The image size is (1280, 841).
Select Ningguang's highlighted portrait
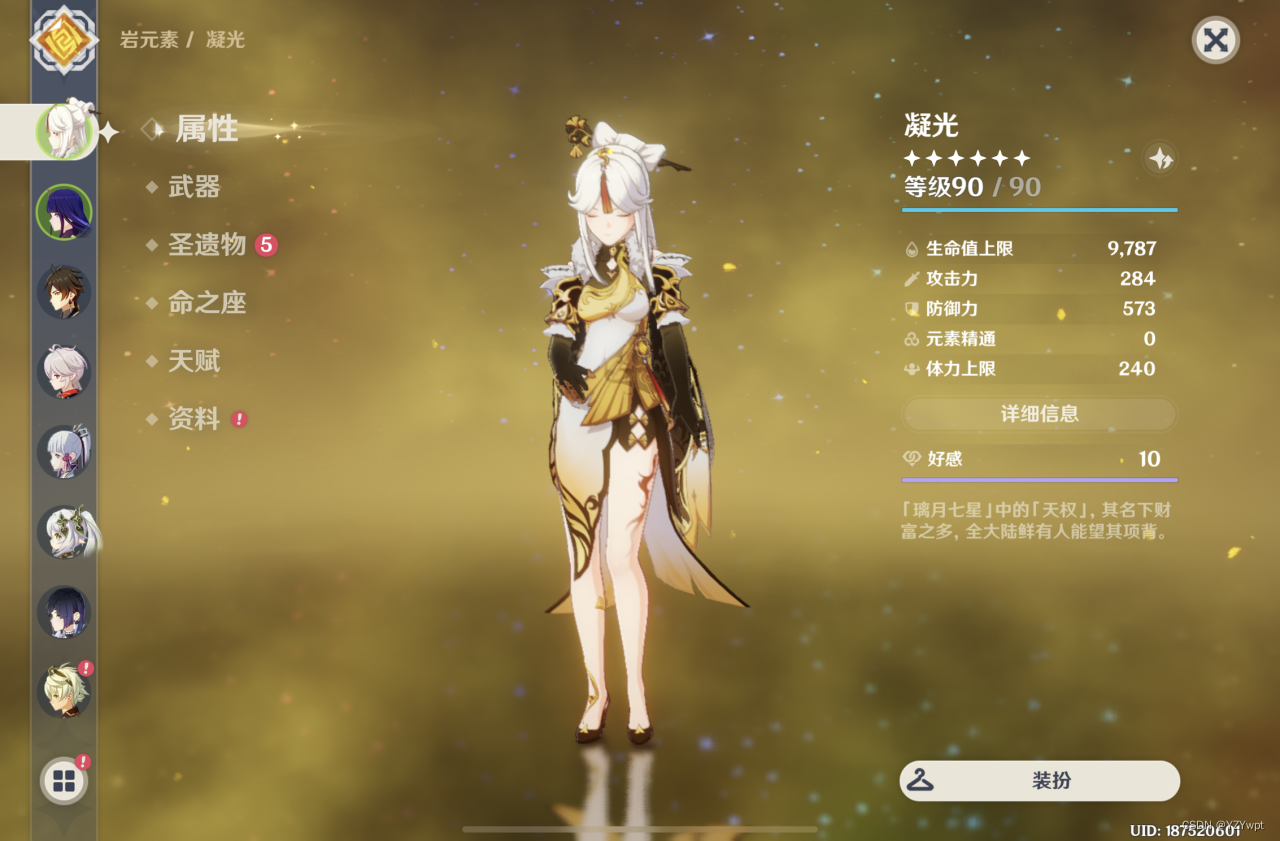(64, 131)
